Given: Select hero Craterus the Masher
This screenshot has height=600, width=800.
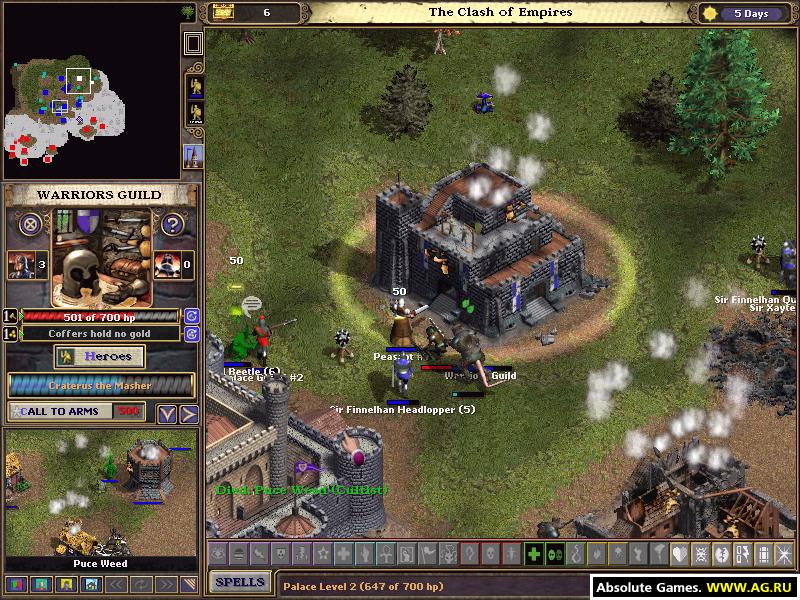Looking at the screenshot, I should [x=102, y=385].
